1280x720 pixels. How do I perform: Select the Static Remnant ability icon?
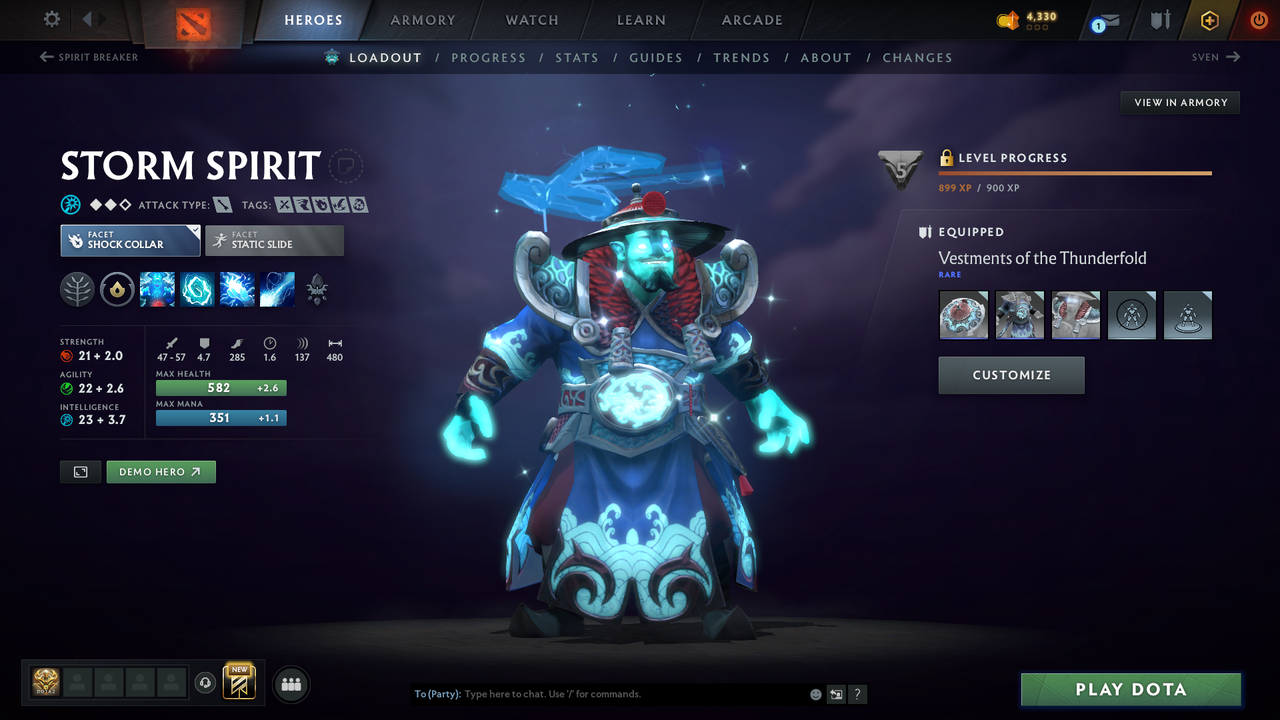(157, 289)
